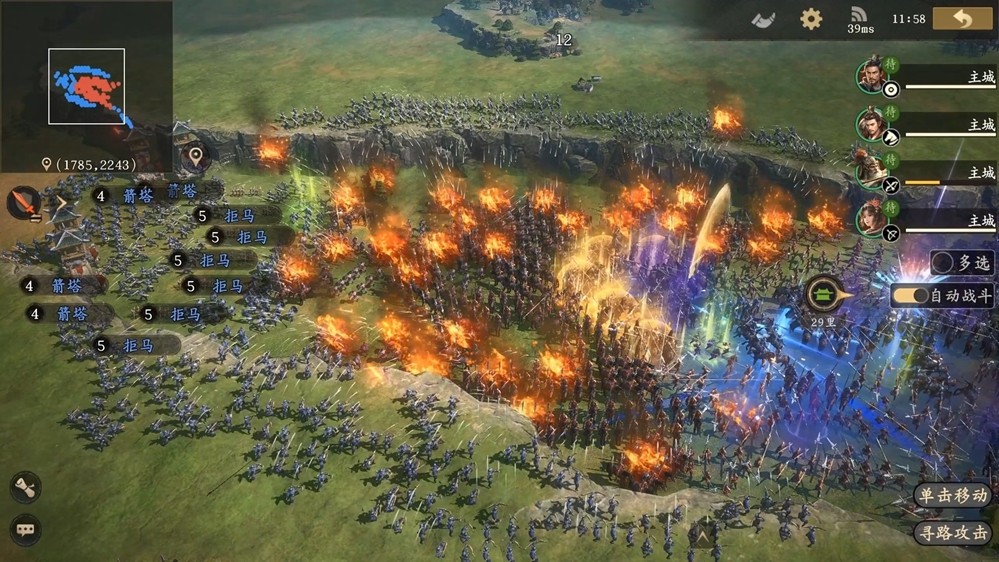Select the first general portrait with target icon

click(x=875, y=77)
